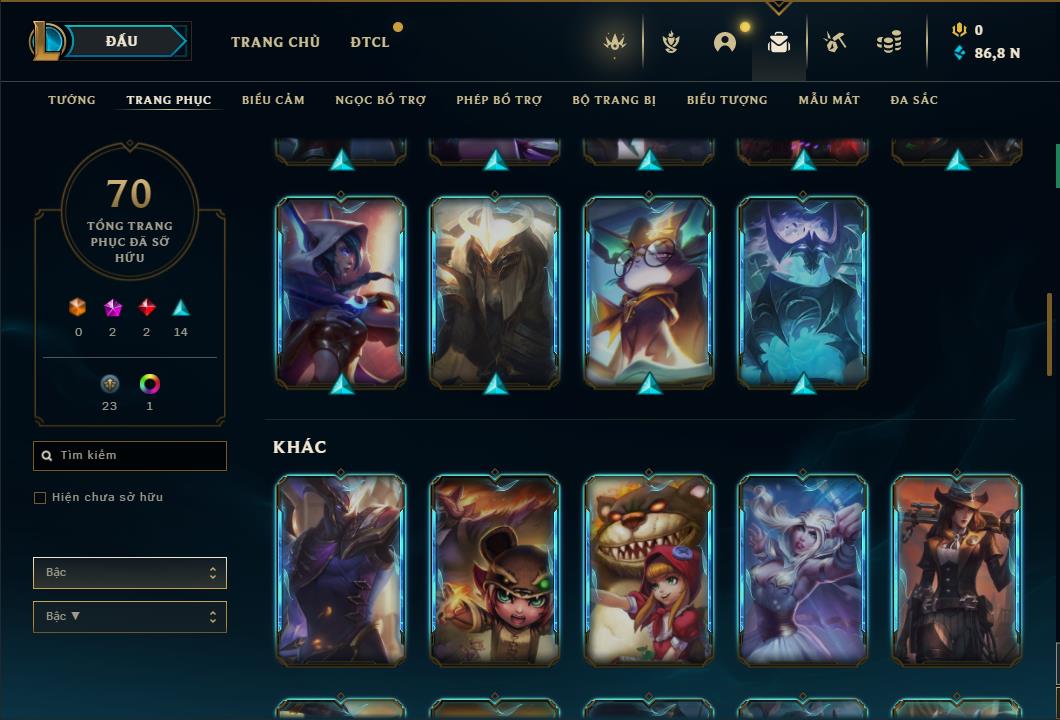The width and height of the screenshot is (1060, 720).
Task: Open the ĐTCL game mode
Action: coord(370,42)
